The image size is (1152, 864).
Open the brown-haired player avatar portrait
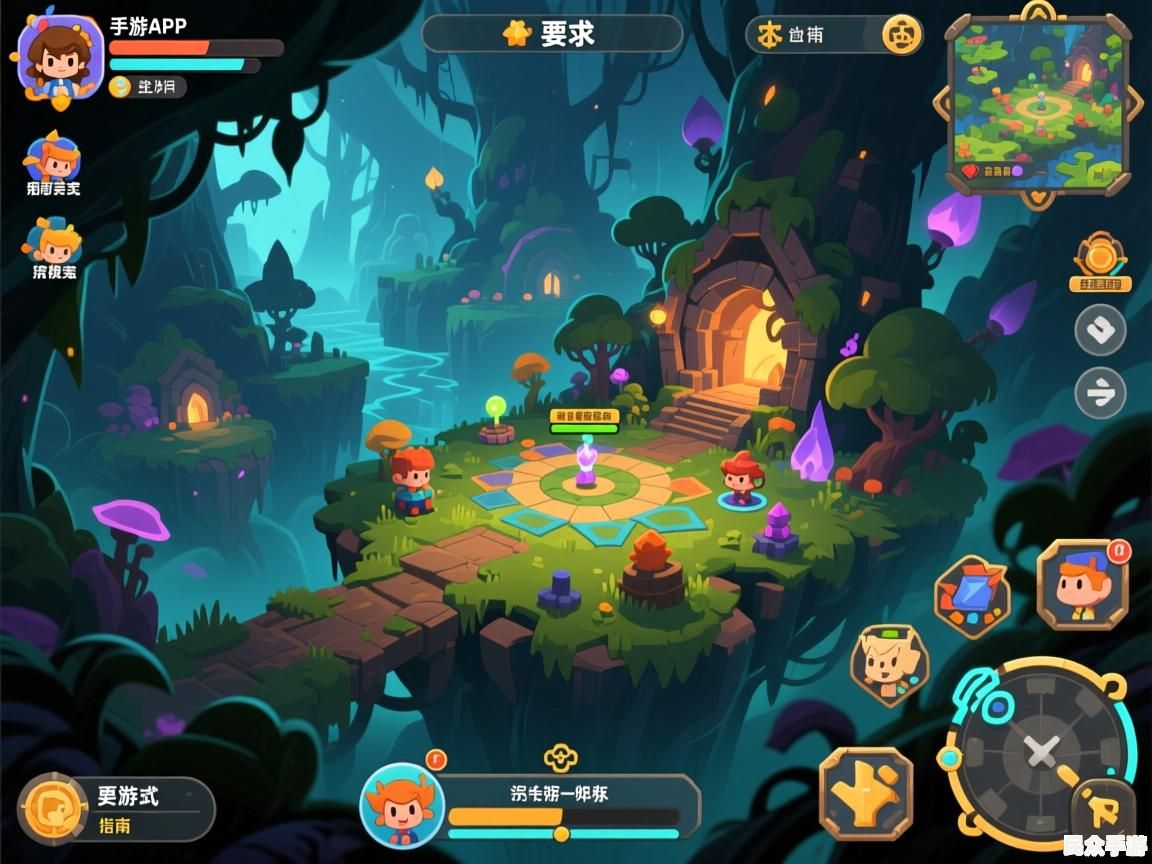pyautogui.click(x=60, y=55)
